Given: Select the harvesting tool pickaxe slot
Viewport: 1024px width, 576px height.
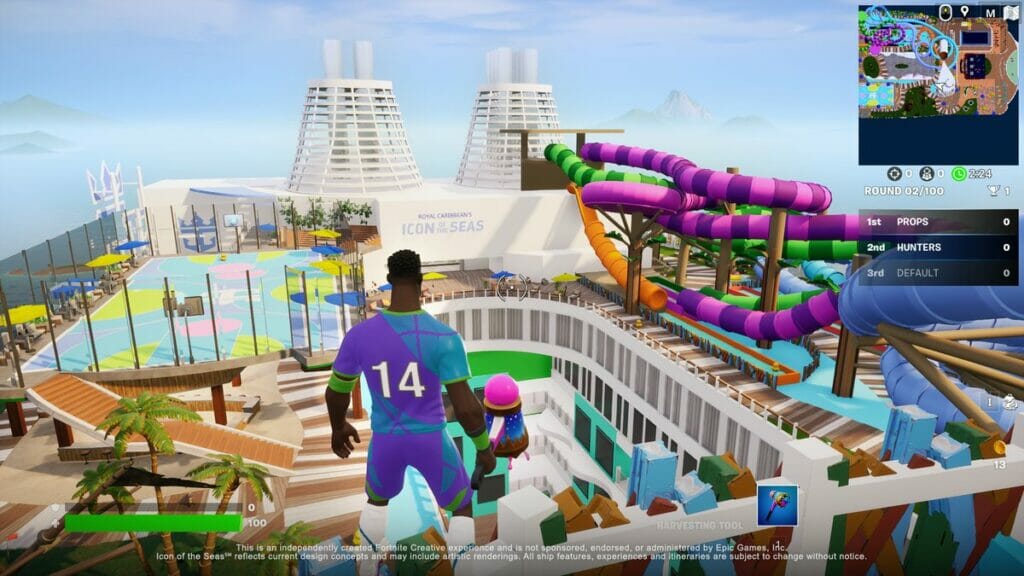Looking at the screenshot, I should (x=777, y=505).
